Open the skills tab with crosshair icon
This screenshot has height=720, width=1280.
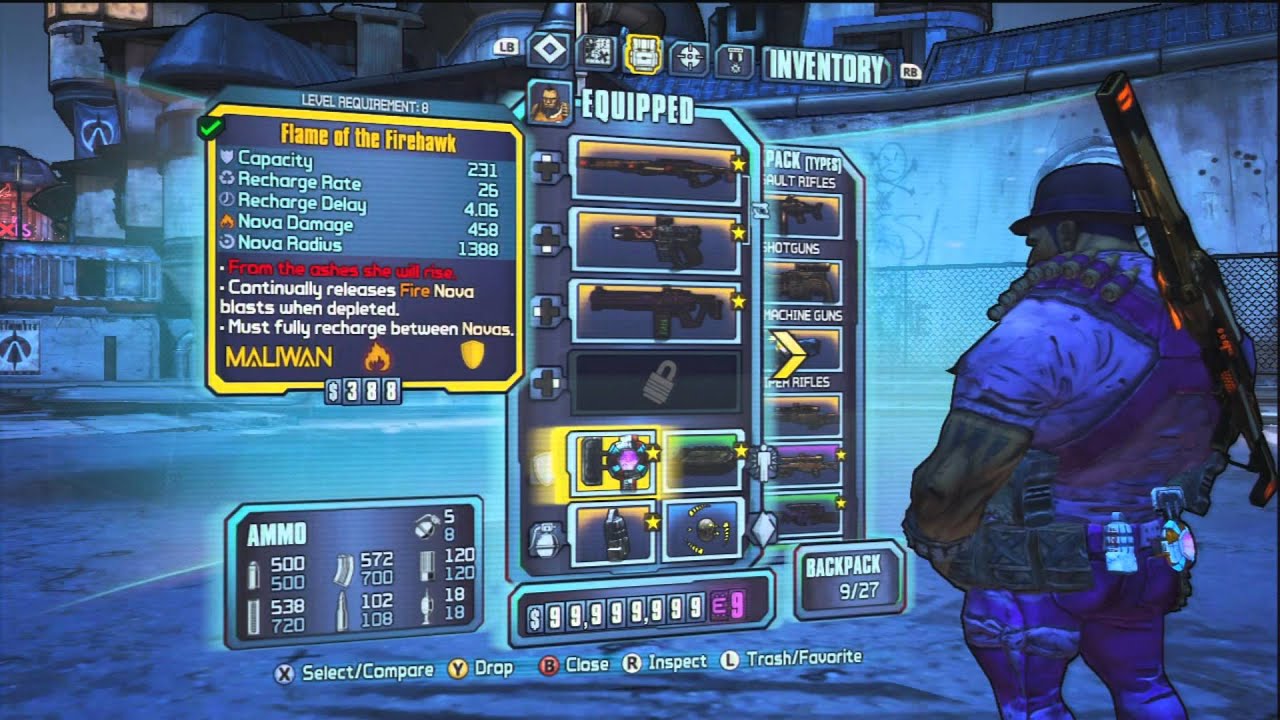[x=689, y=59]
